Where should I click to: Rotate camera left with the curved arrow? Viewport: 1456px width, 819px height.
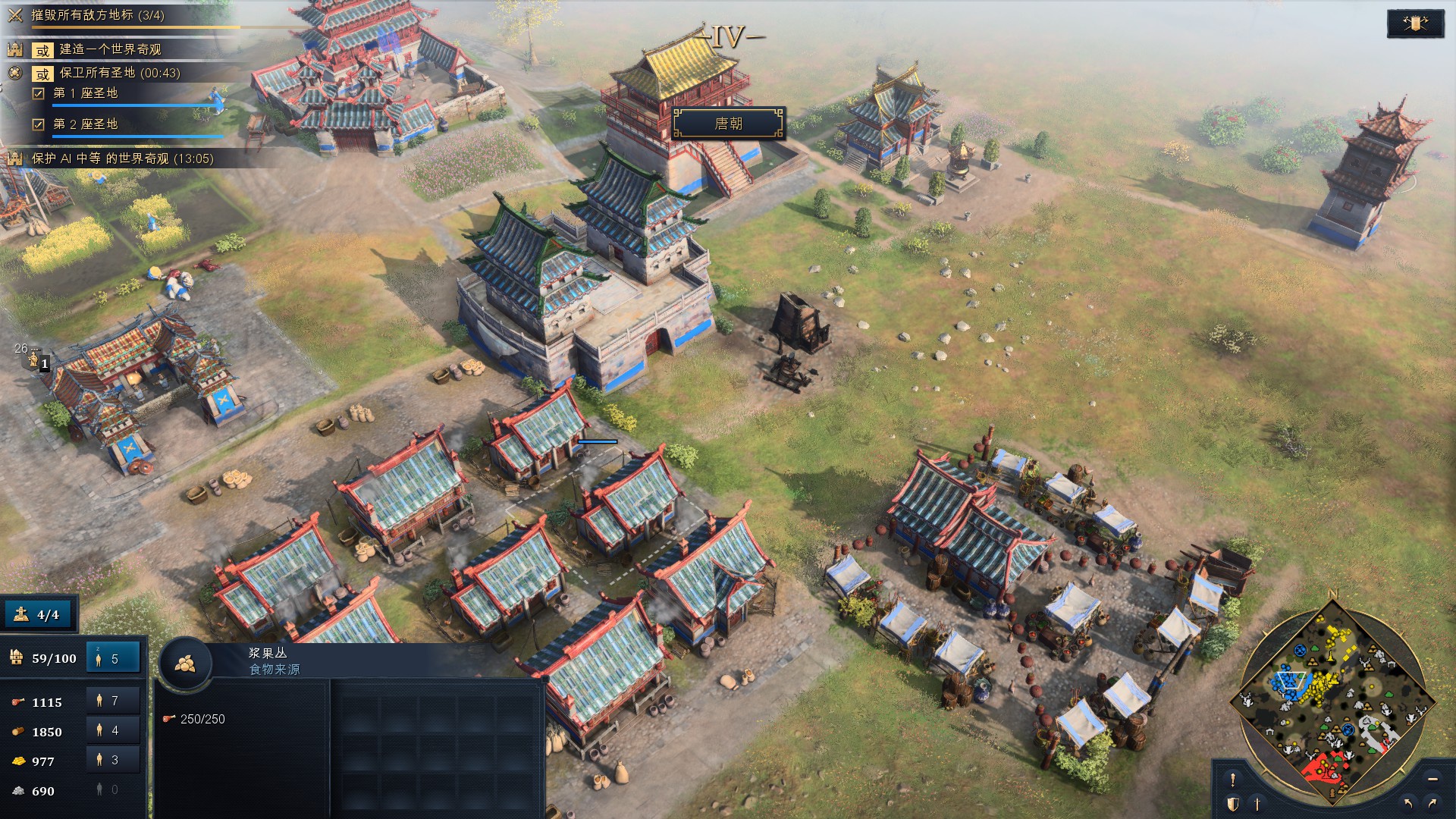click(1409, 803)
